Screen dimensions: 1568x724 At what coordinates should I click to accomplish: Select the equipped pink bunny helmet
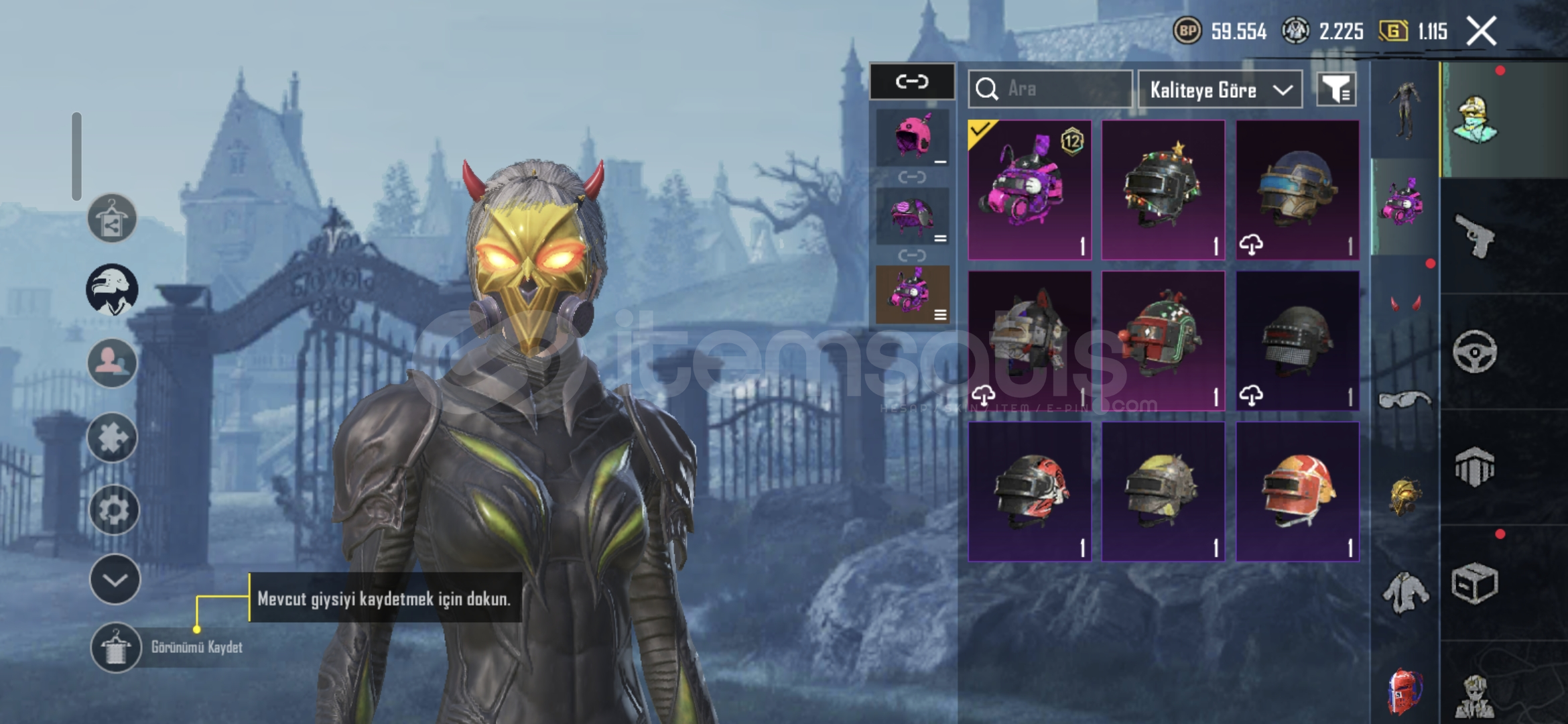1029,190
